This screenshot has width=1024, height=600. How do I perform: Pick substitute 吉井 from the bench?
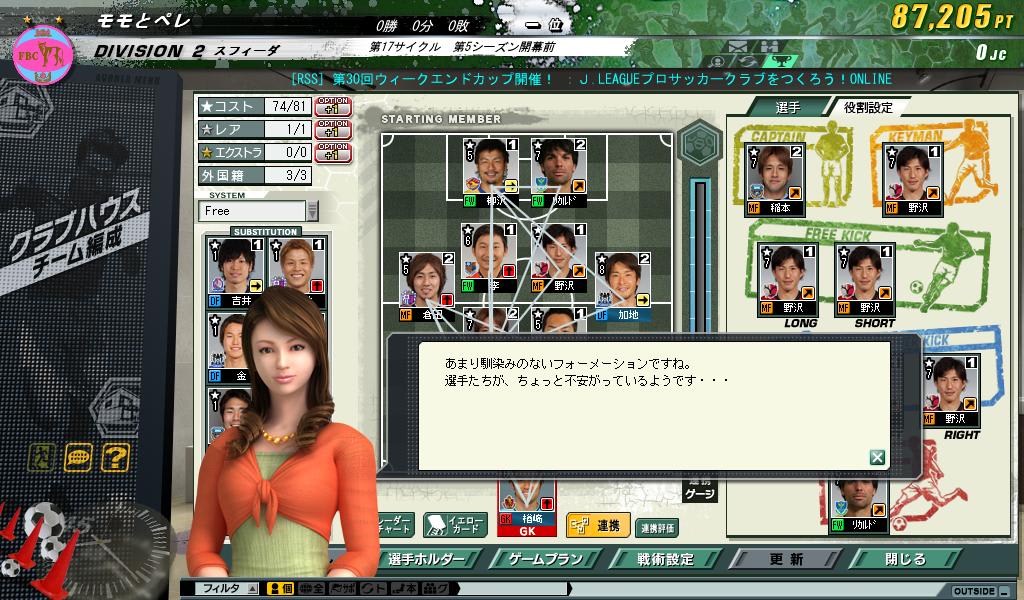tap(234, 272)
